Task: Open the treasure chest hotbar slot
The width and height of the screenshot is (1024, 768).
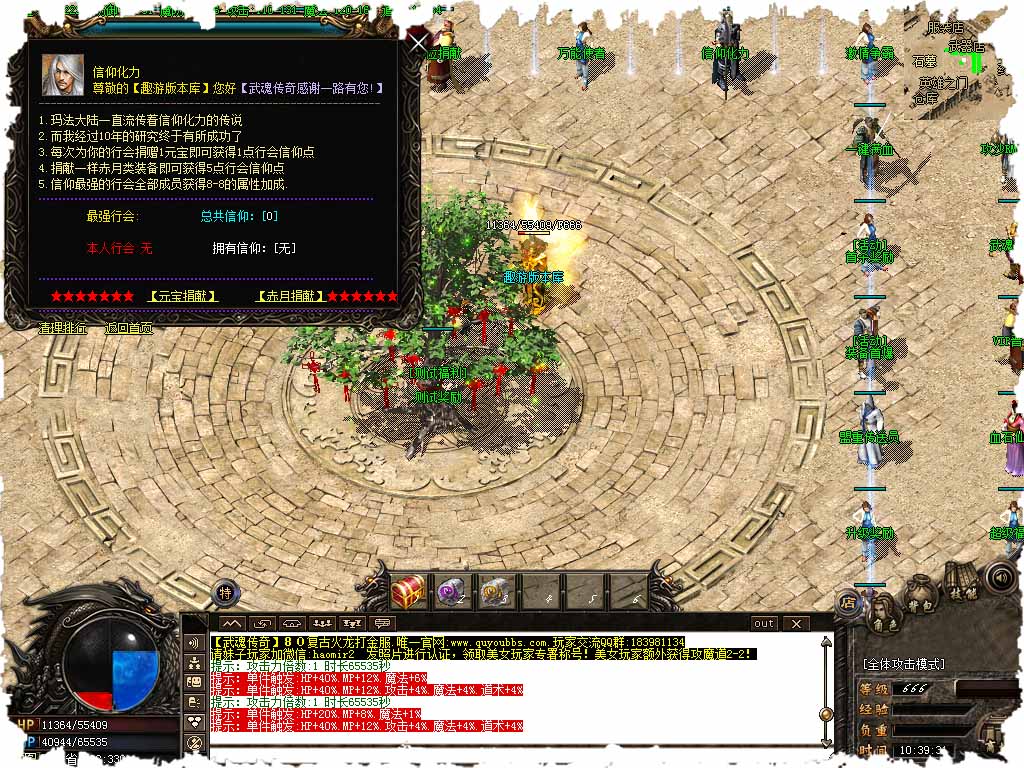Action: point(408,592)
